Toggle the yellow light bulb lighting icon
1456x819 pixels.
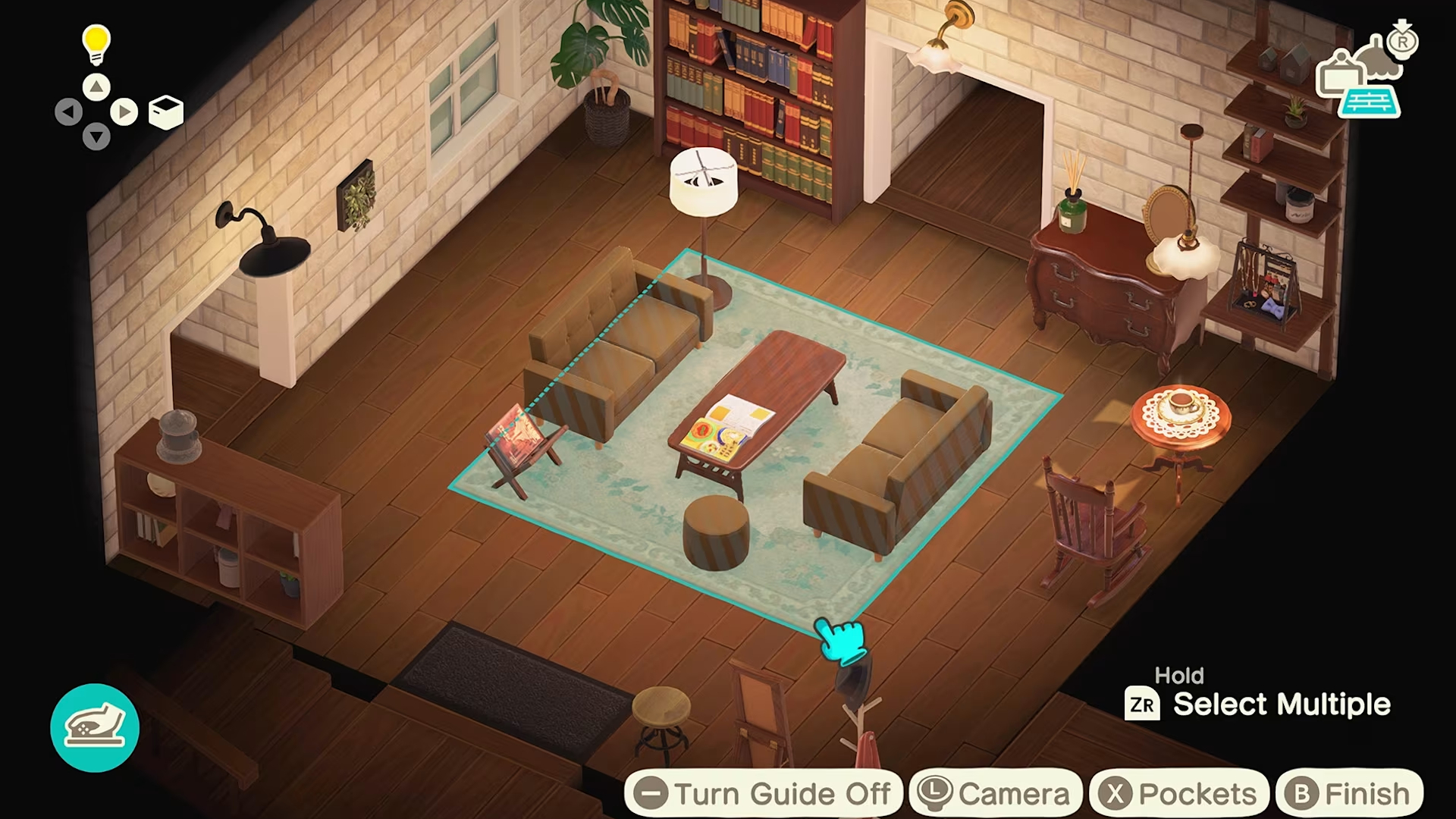point(96,44)
